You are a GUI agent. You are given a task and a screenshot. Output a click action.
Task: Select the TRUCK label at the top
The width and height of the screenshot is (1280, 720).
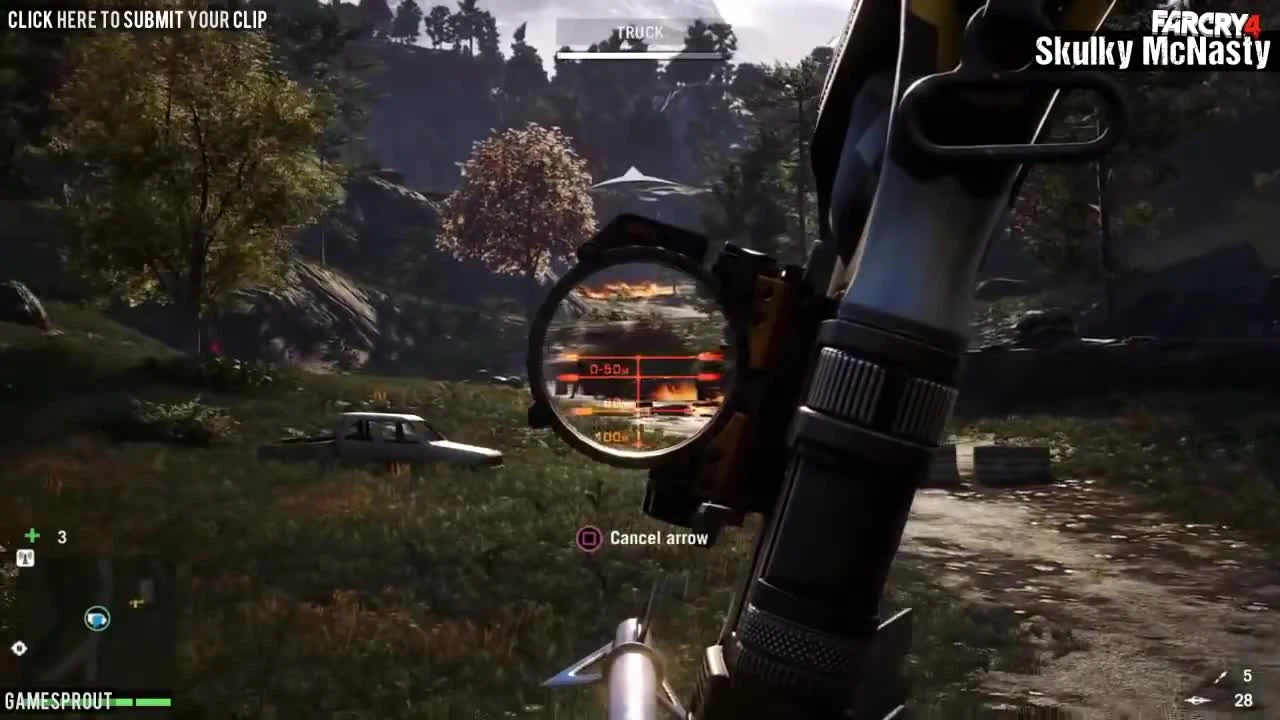[x=639, y=31]
